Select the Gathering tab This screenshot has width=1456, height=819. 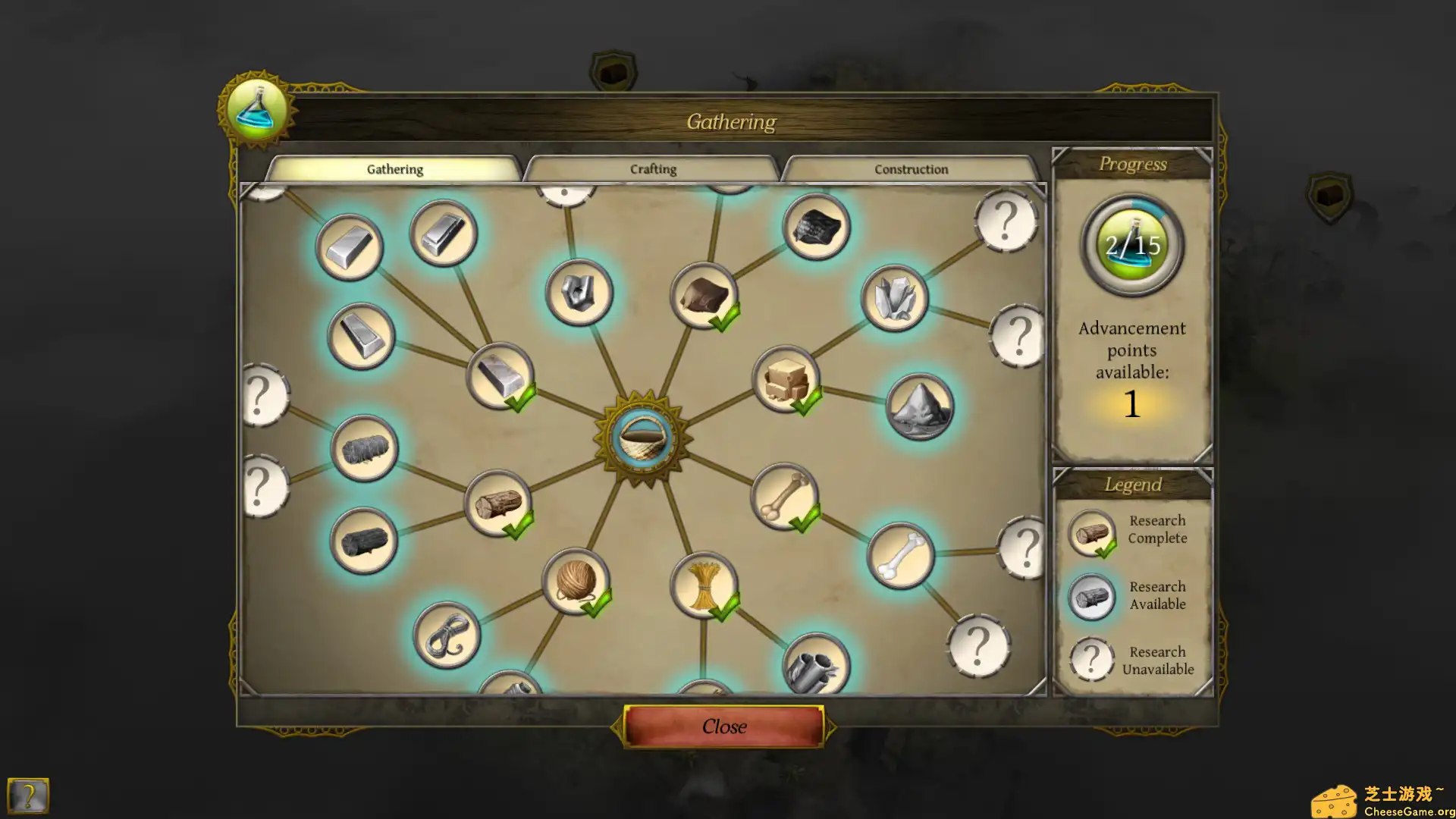click(394, 169)
